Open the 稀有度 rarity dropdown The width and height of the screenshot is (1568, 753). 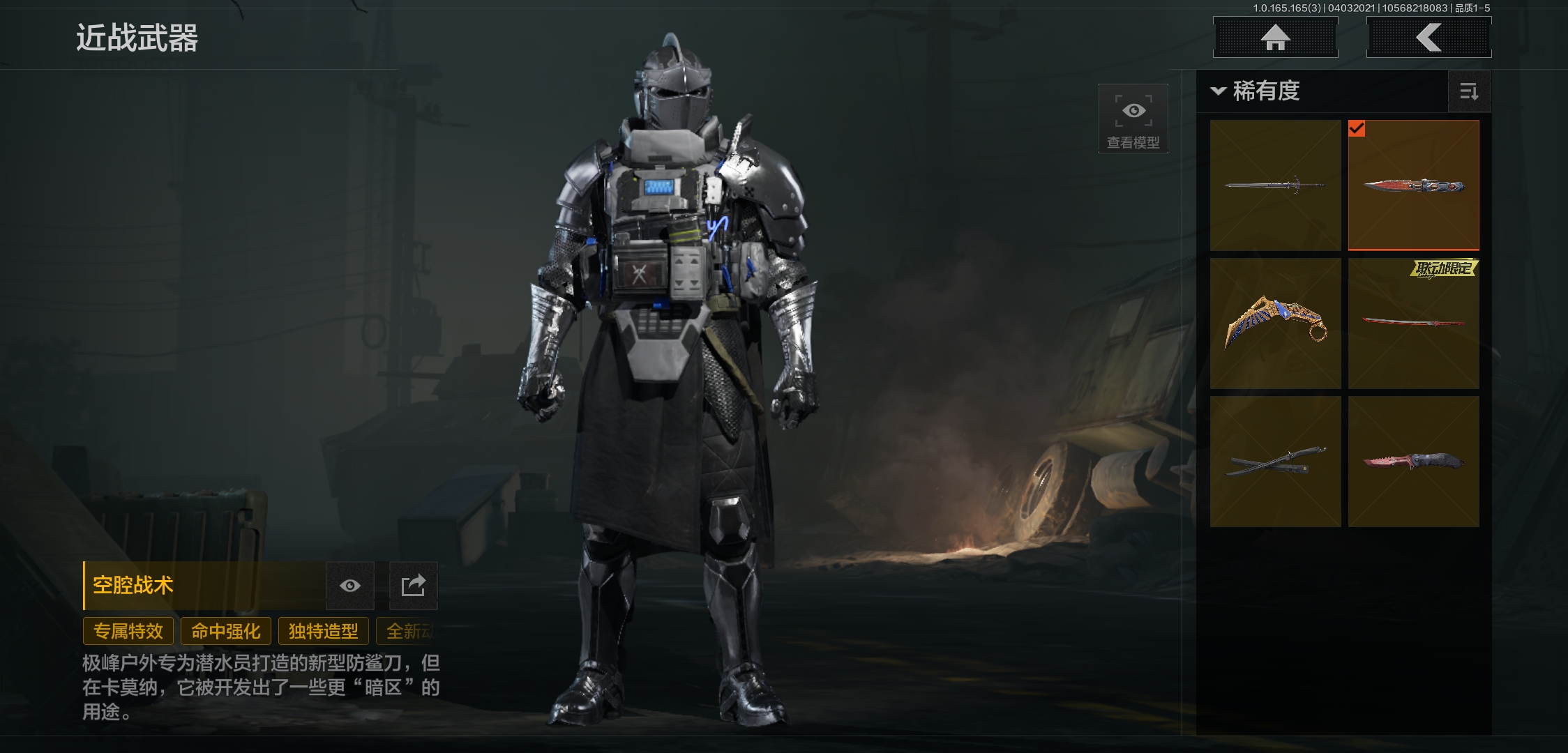click(x=1257, y=91)
